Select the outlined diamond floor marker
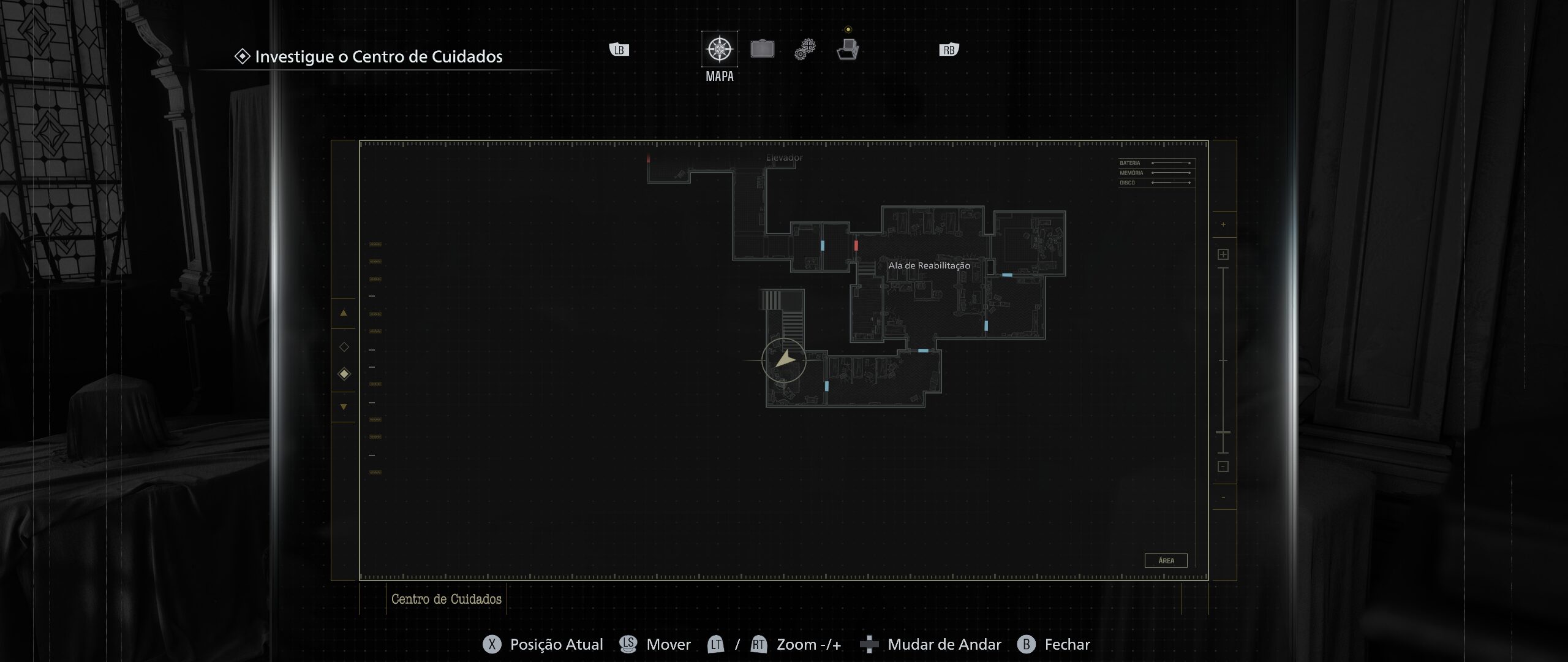This screenshot has width=1568, height=662. [x=344, y=348]
